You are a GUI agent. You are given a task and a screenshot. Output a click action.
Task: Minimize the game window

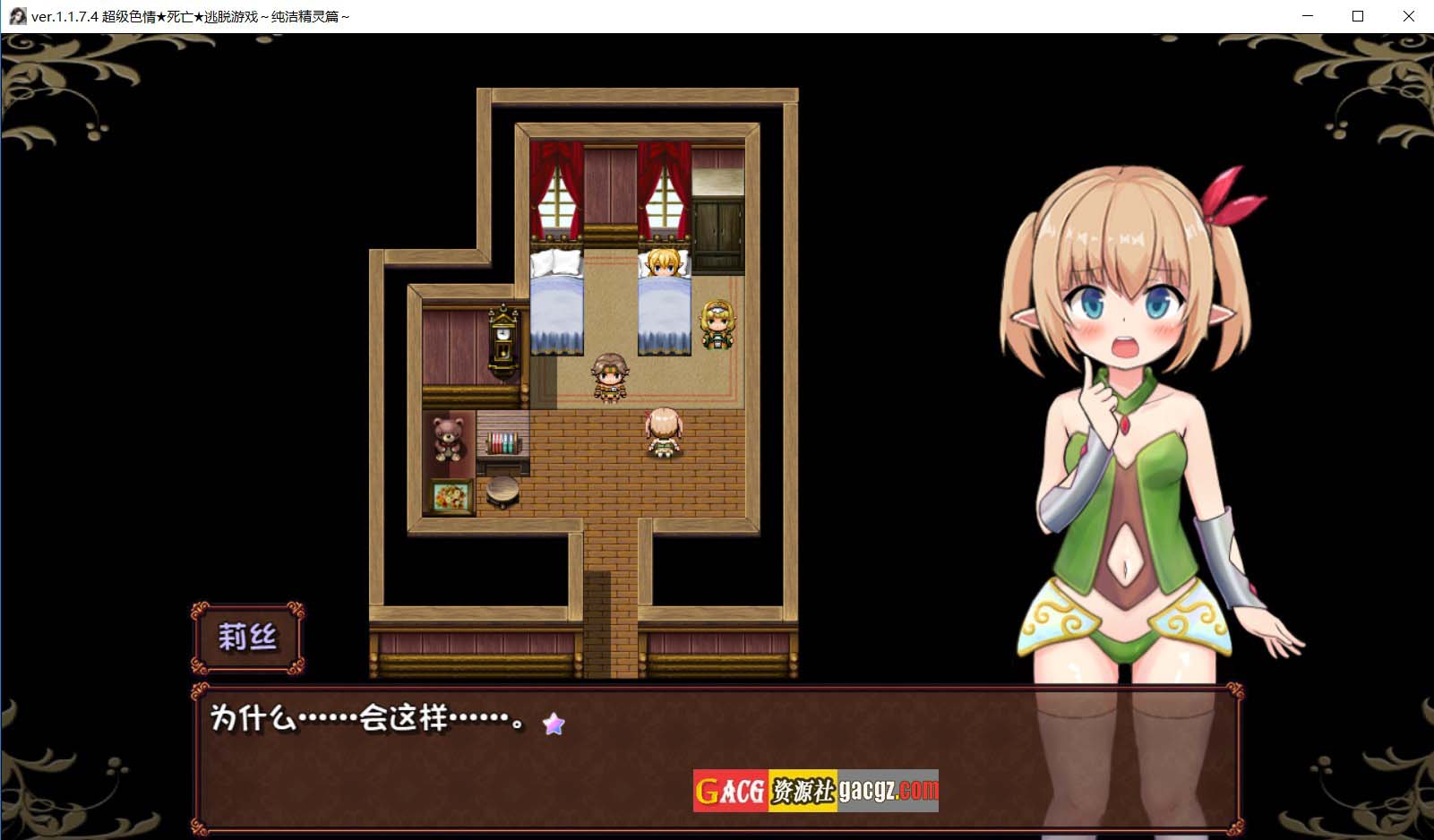click(1308, 16)
